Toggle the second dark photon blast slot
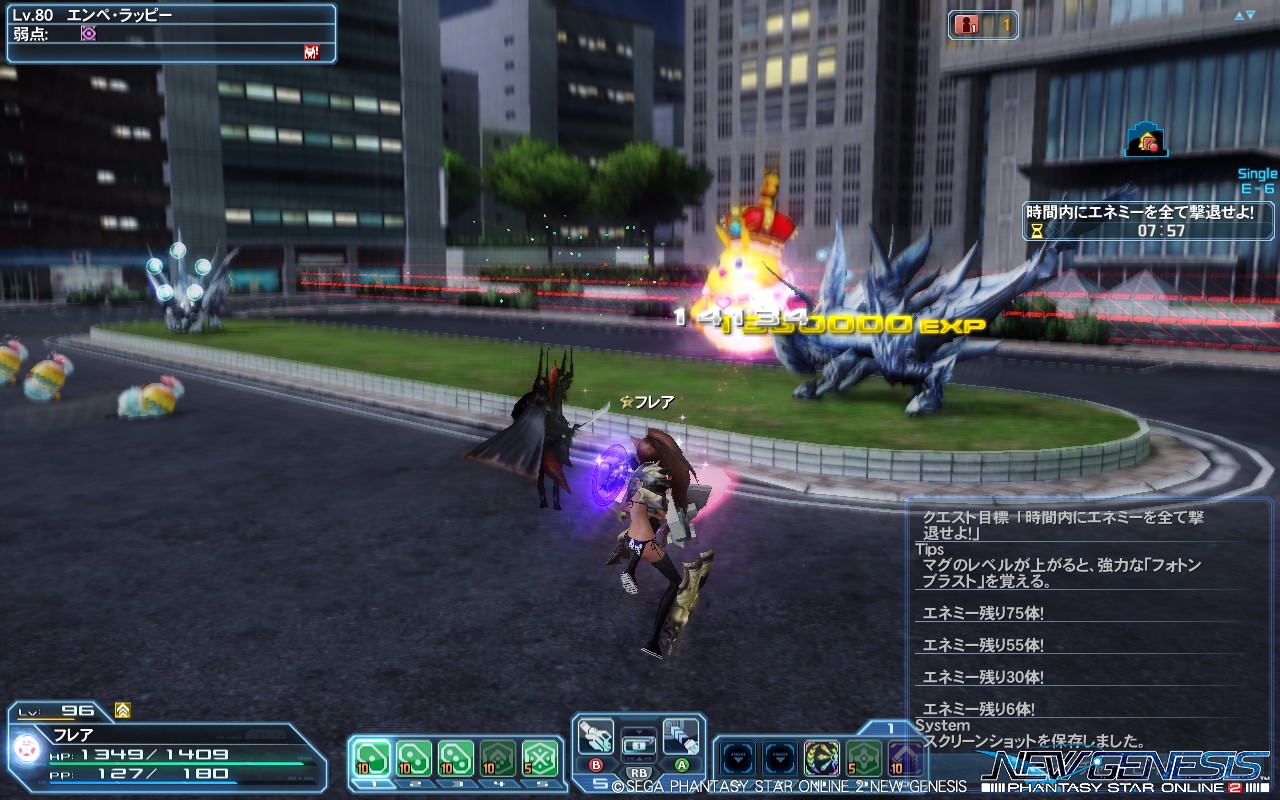 click(778, 757)
